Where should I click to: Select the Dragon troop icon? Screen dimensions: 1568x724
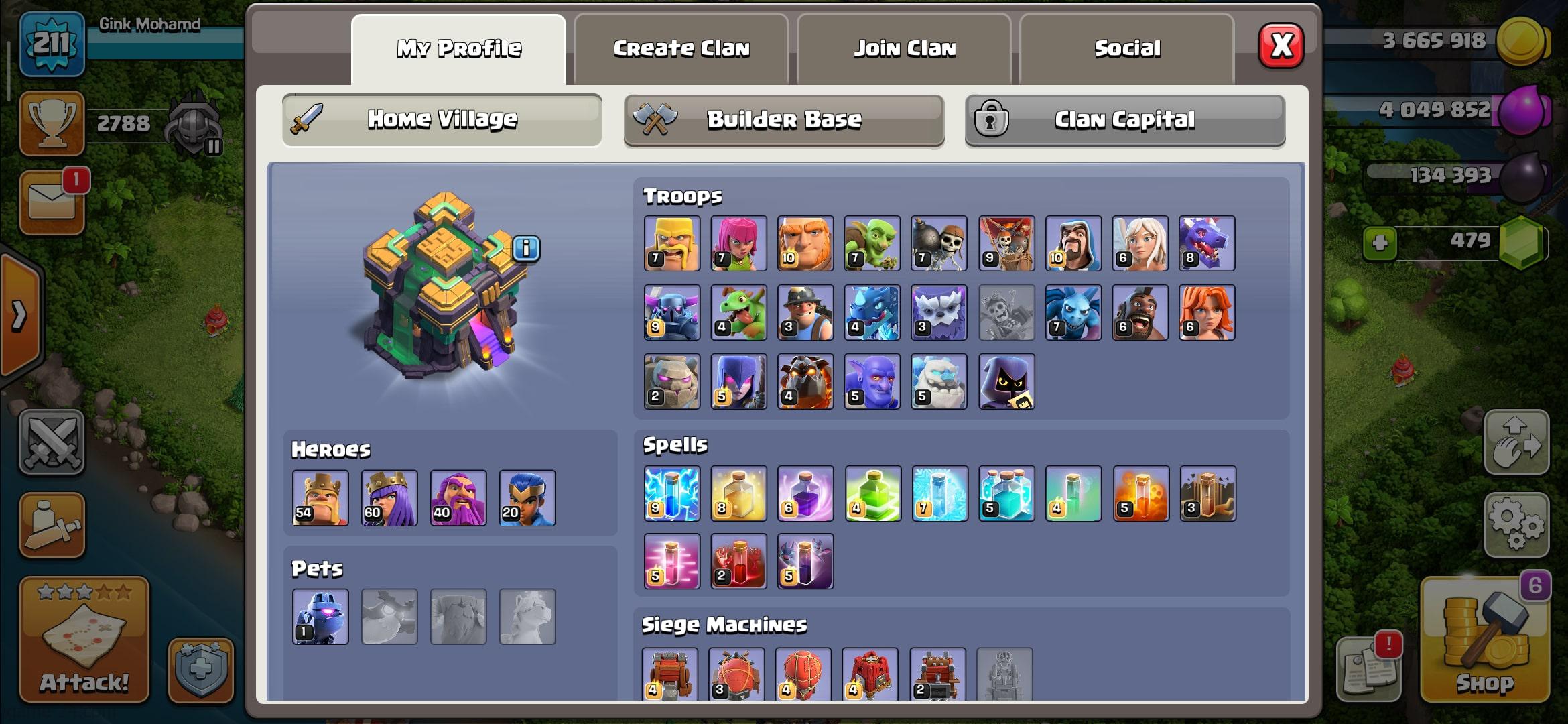tap(1206, 243)
